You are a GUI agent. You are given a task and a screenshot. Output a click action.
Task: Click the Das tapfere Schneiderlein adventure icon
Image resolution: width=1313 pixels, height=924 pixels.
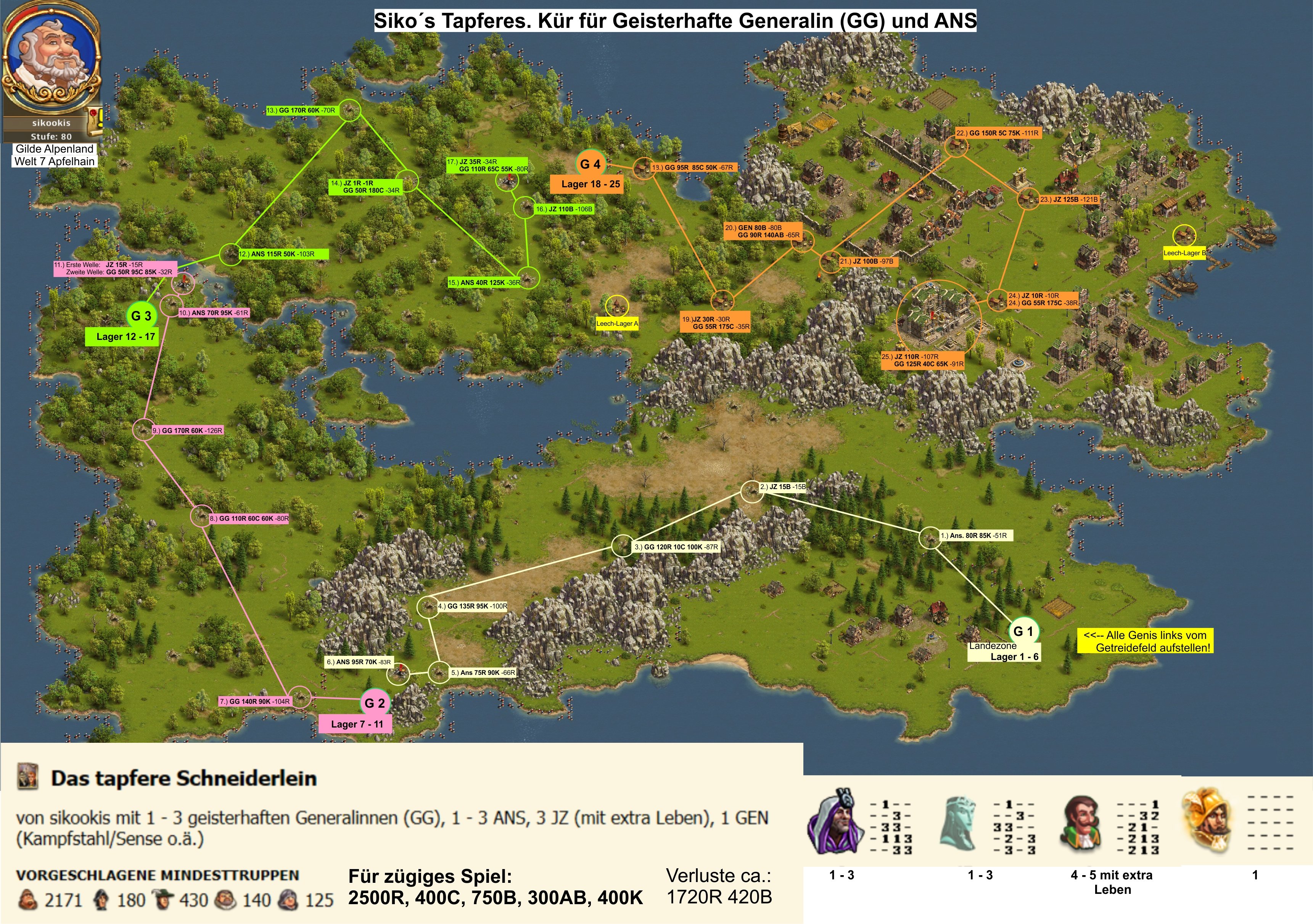click(x=27, y=777)
